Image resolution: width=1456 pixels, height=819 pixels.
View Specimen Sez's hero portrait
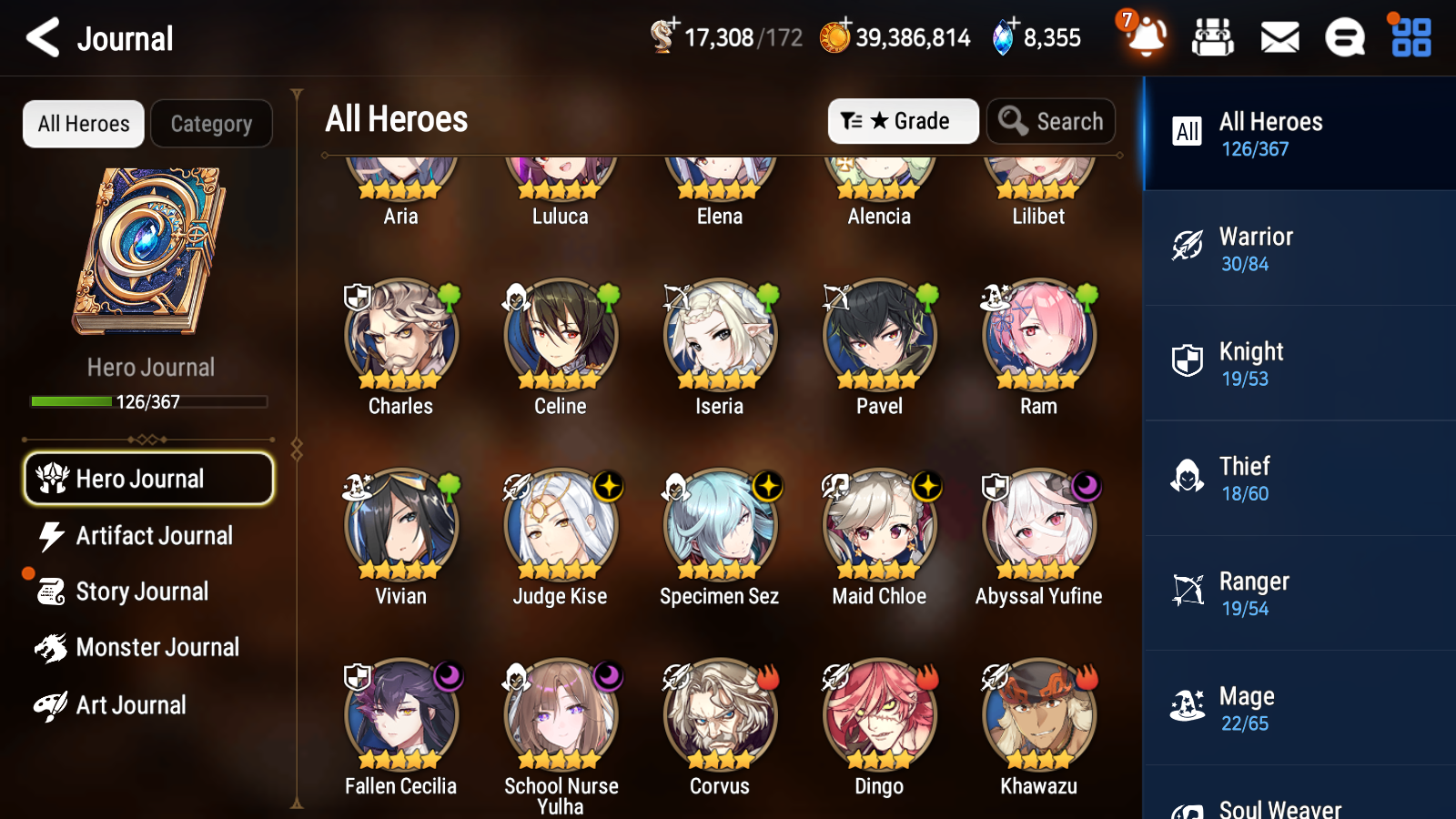(x=719, y=525)
